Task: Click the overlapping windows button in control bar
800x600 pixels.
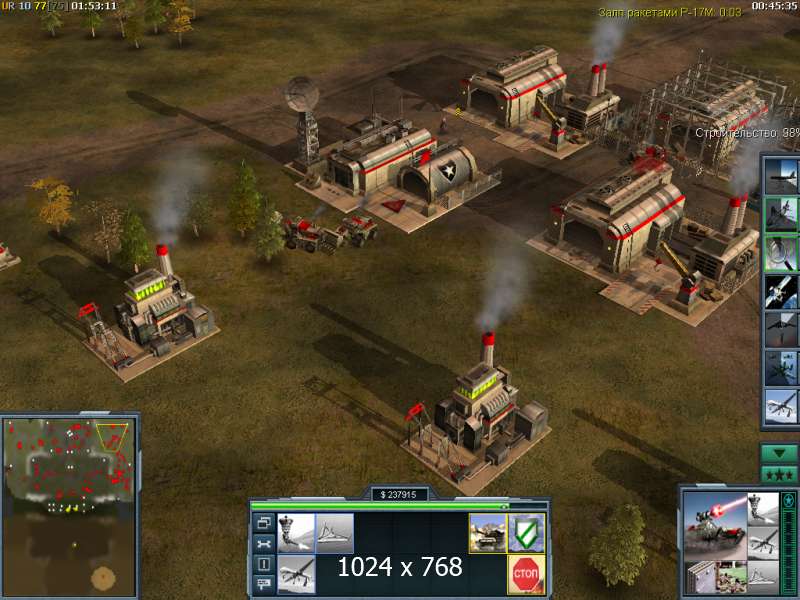Action: click(x=264, y=522)
